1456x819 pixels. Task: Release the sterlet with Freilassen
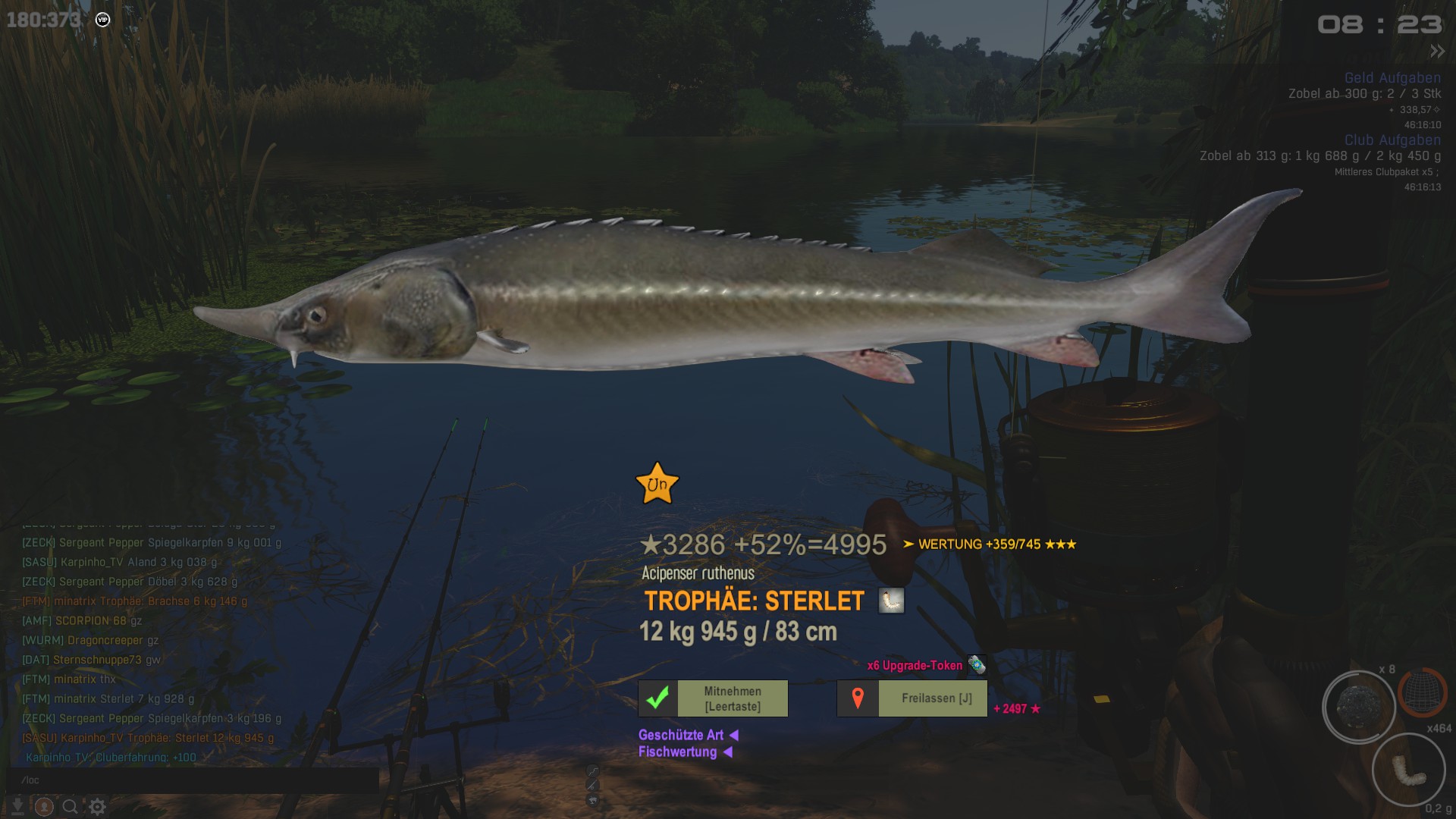click(912, 698)
